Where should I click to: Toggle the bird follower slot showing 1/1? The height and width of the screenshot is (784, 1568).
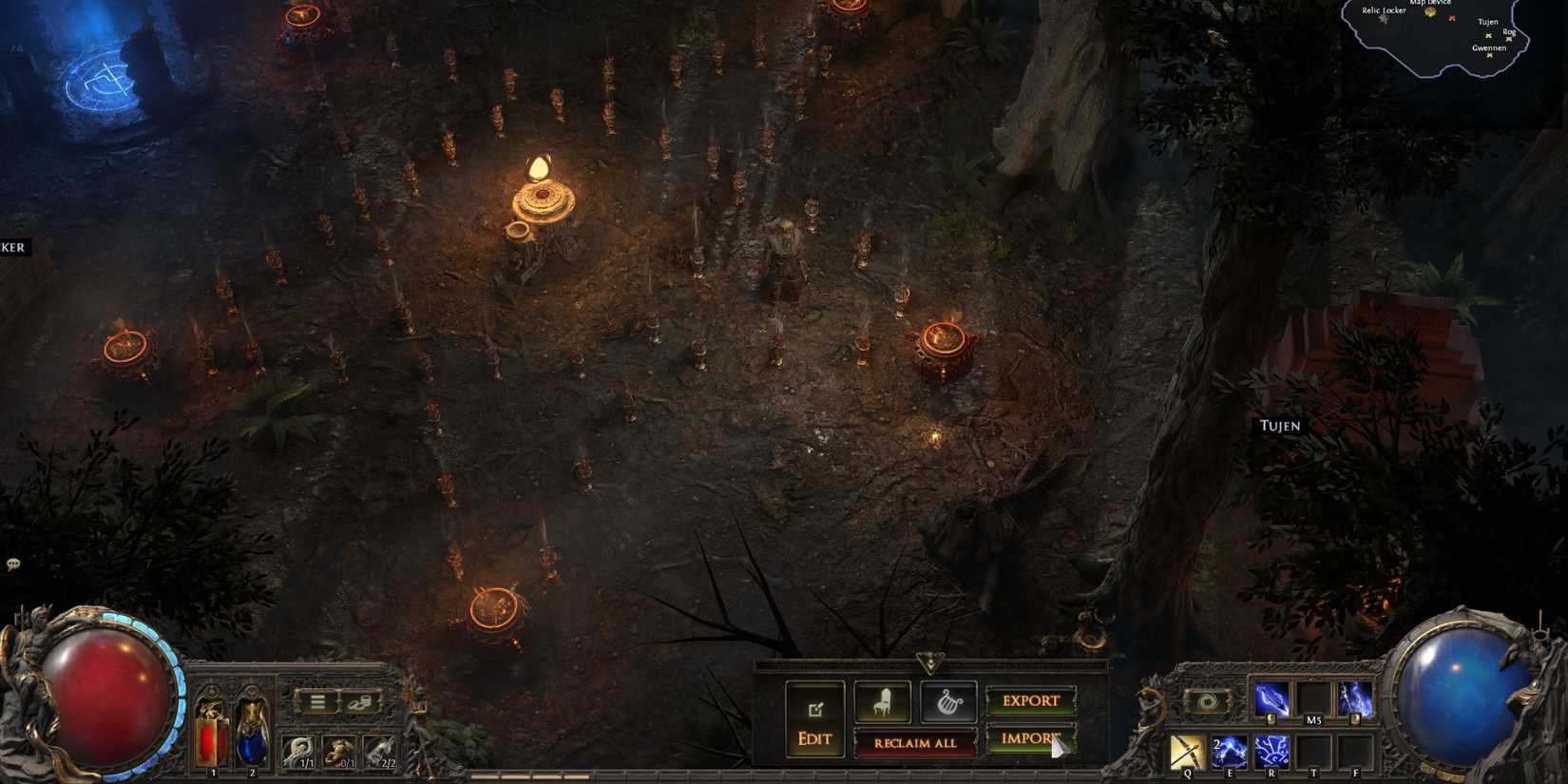[299, 752]
